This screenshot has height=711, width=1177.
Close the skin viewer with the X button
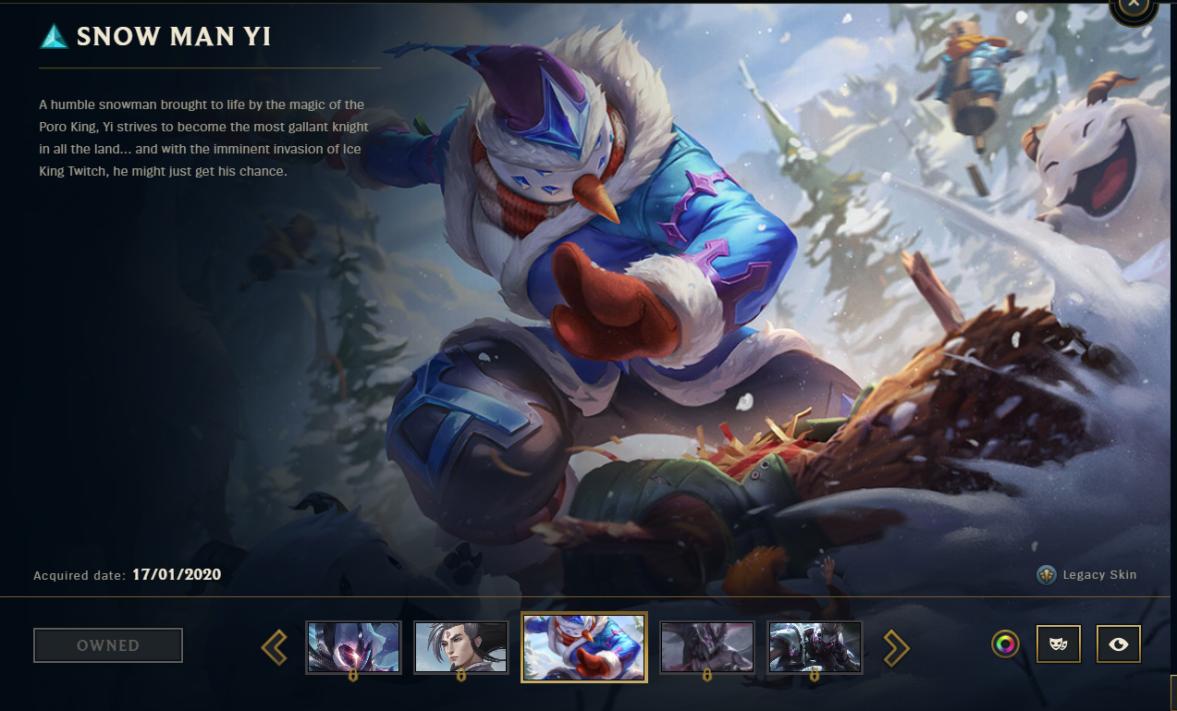[1133, 5]
